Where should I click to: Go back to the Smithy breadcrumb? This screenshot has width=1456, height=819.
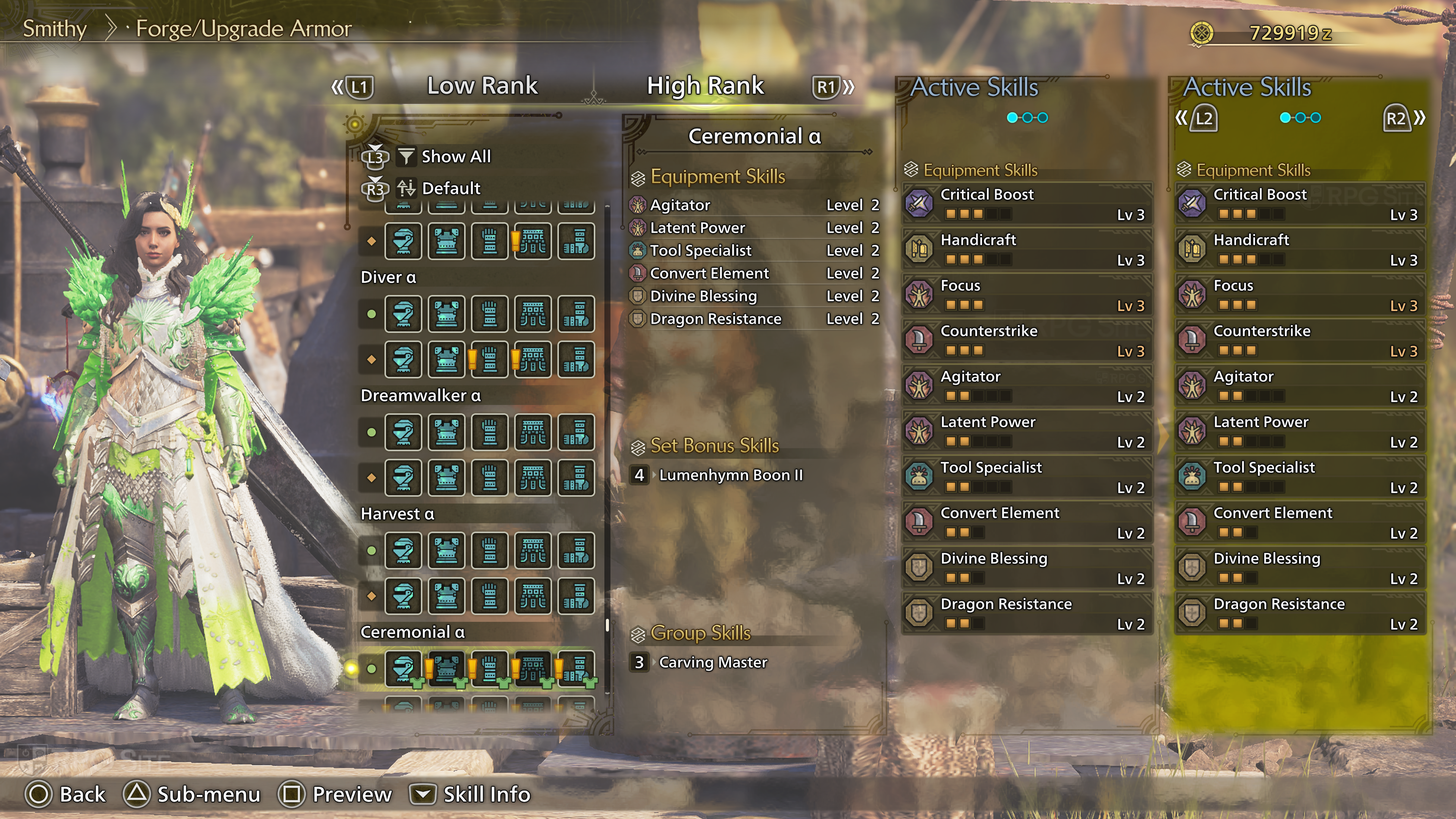point(54,29)
